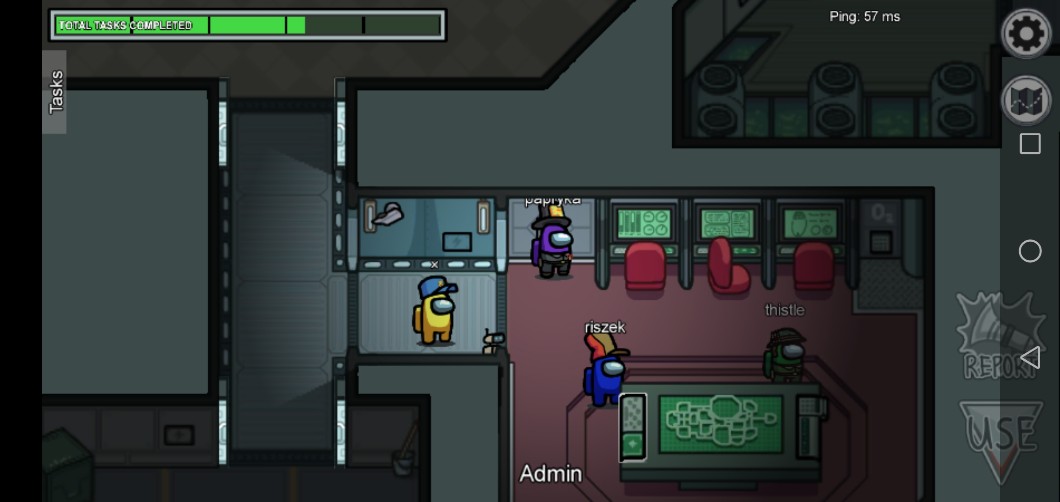
Task: Tap the Android home circle button
Action: (1030, 251)
